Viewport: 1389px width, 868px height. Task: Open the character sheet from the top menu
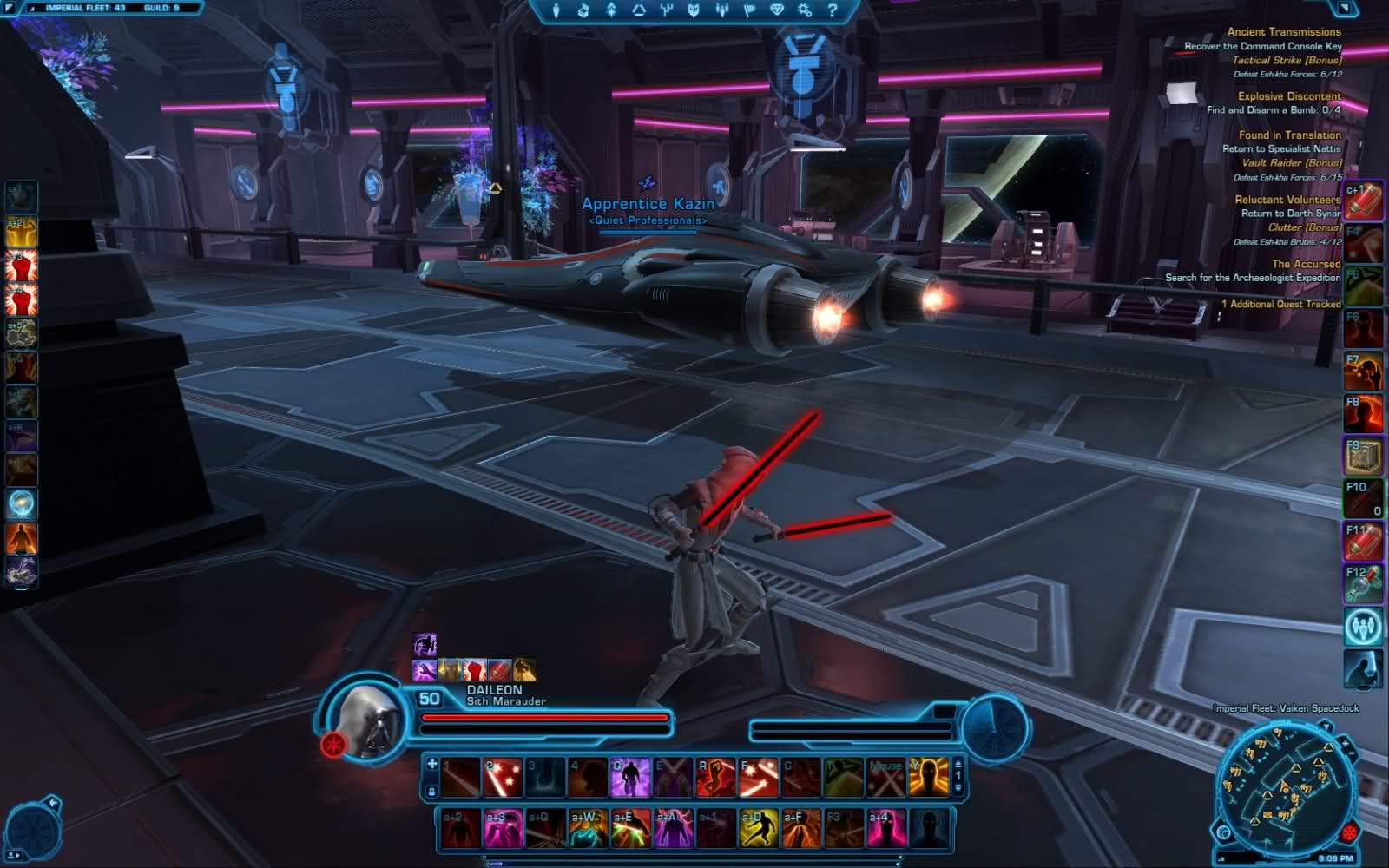click(x=556, y=10)
